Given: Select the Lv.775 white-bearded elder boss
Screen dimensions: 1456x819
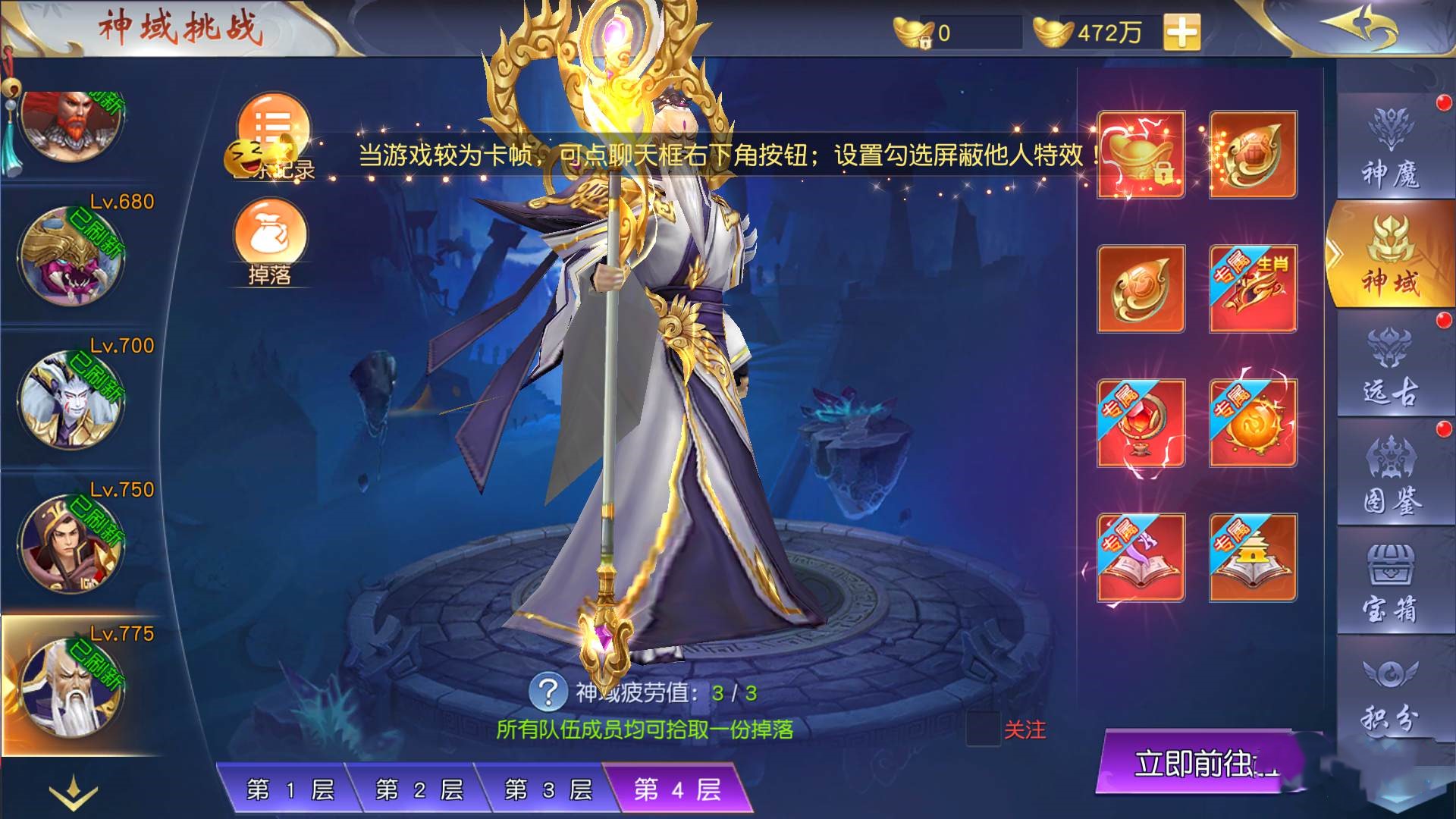Looking at the screenshot, I should pyautogui.click(x=72, y=686).
